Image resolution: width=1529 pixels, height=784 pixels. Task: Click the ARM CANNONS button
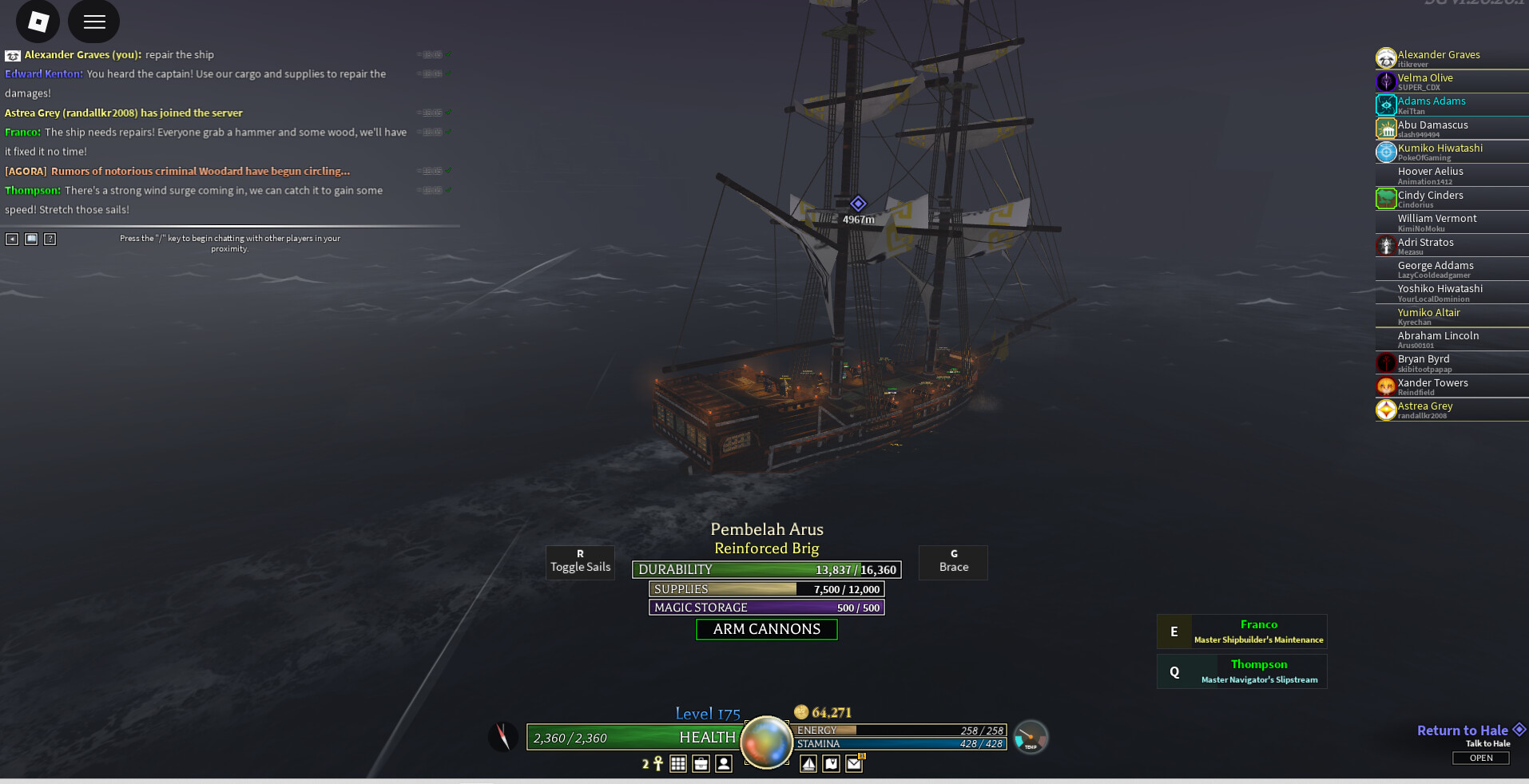[x=766, y=629]
